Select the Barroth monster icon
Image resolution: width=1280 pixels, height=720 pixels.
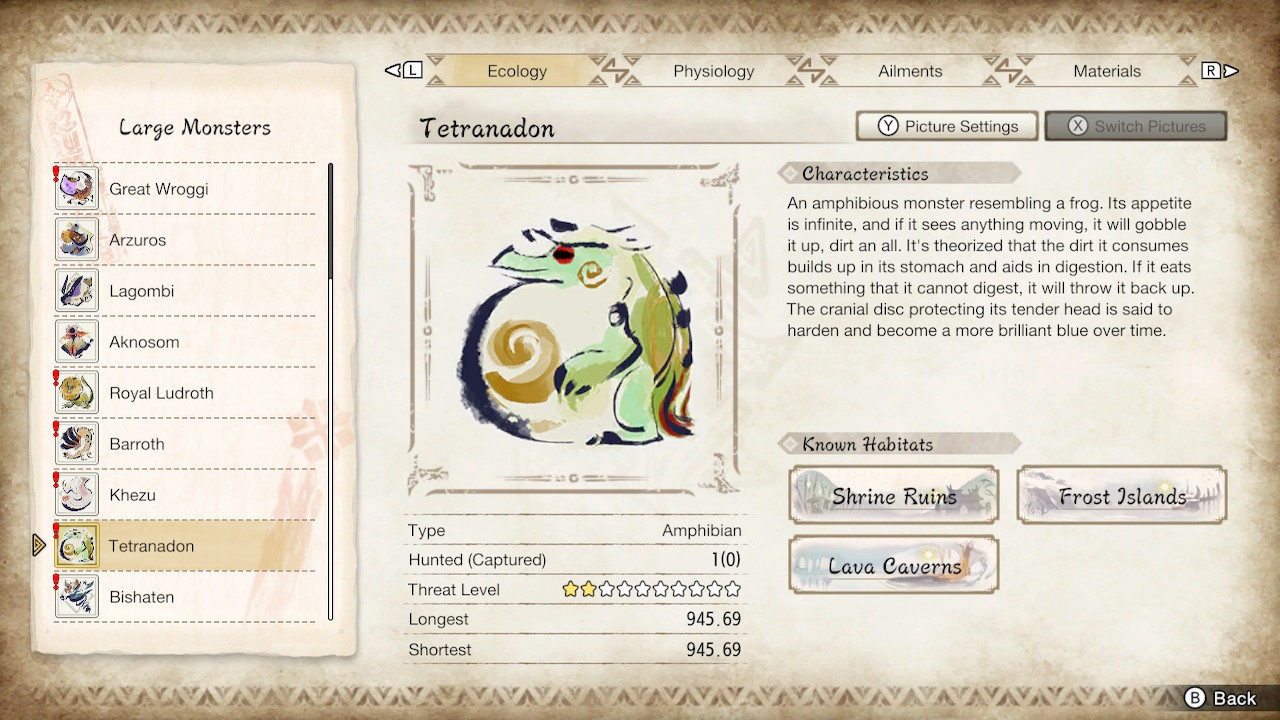76,443
